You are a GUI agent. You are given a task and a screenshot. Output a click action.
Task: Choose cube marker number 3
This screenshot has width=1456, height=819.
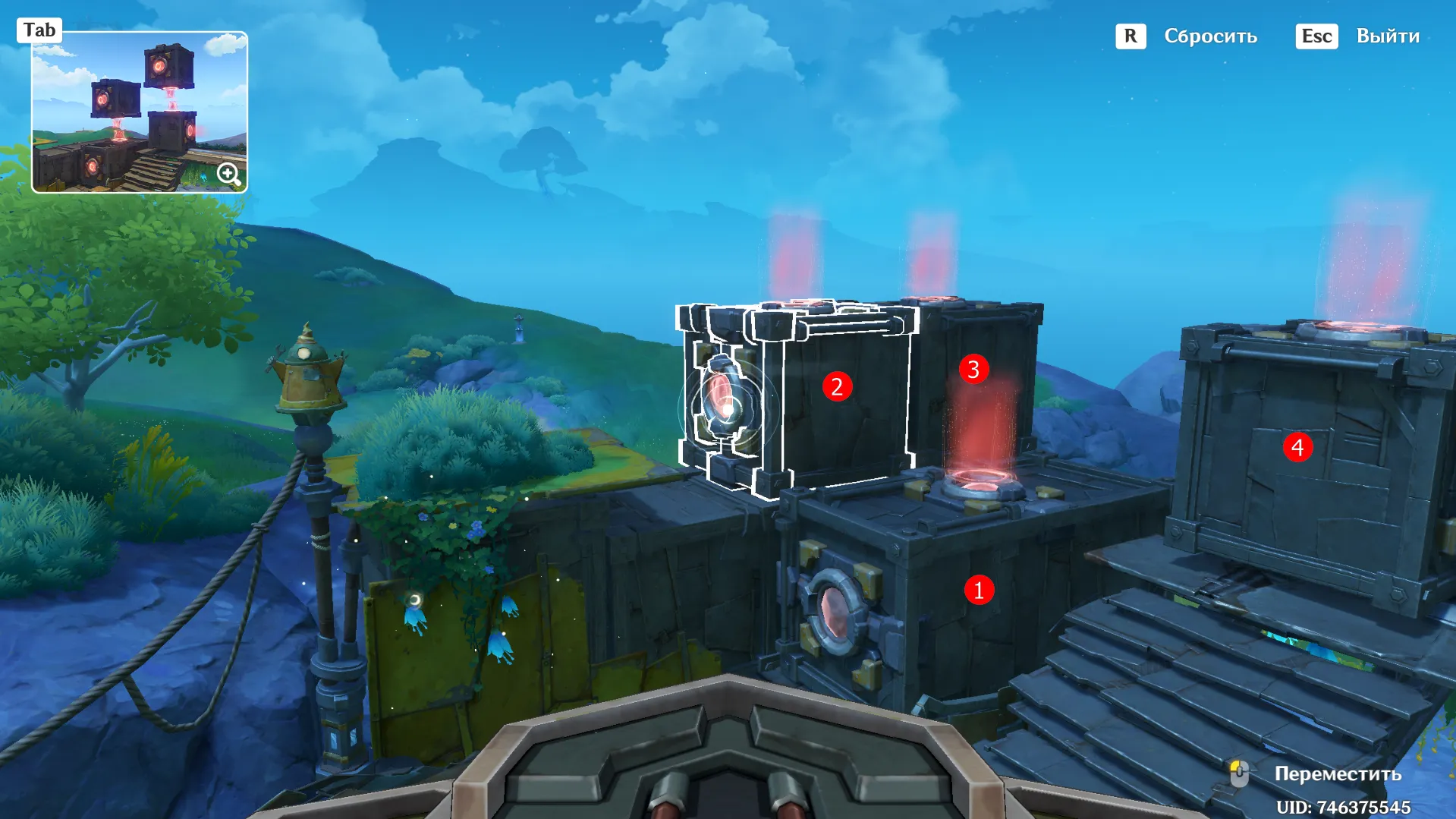click(973, 370)
